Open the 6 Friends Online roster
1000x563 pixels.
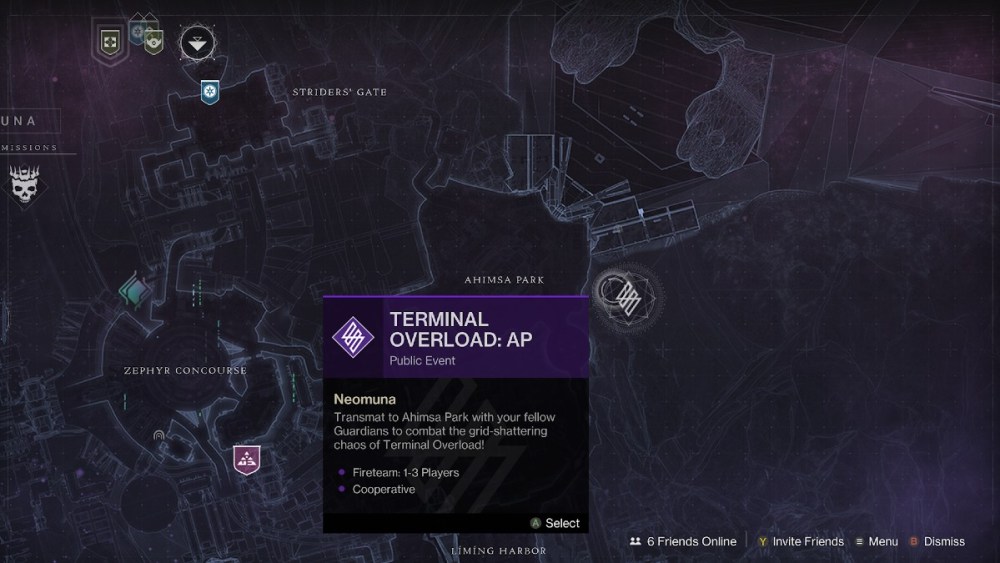683,541
